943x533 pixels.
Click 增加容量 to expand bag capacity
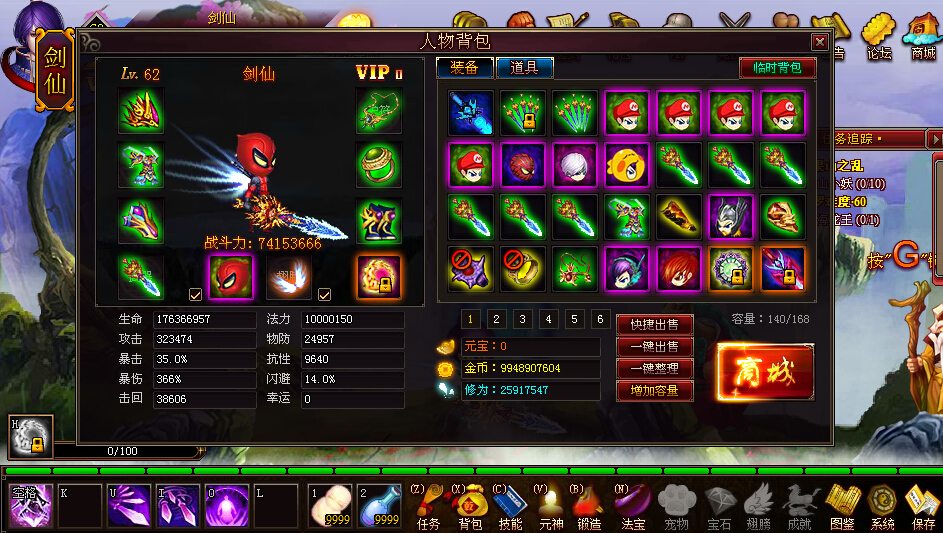pyautogui.click(x=654, y=391)
